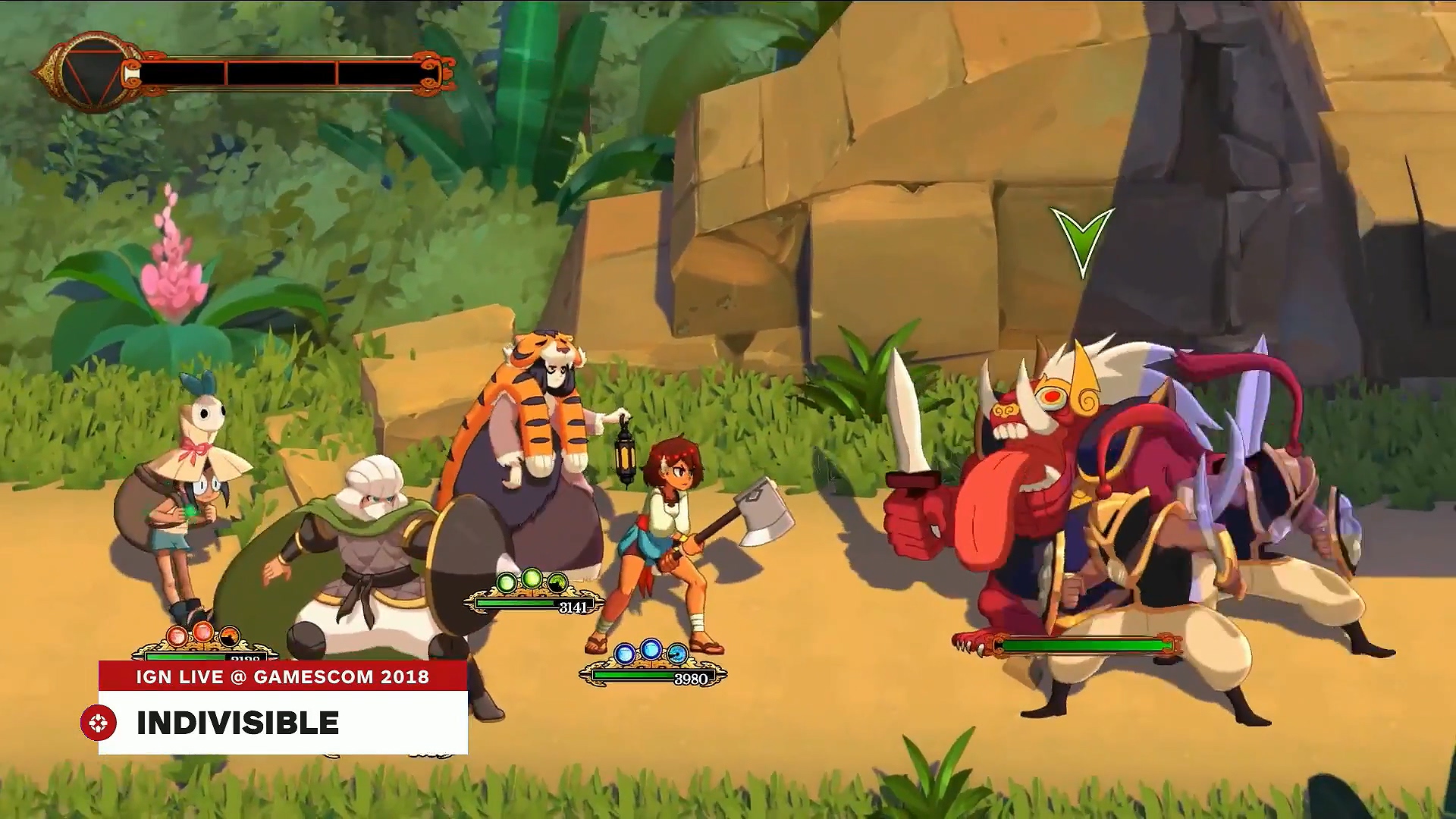Click the green target arrow marker
The height and width of the screenshot is (819, 1456).
click(x=1082, y=240)
